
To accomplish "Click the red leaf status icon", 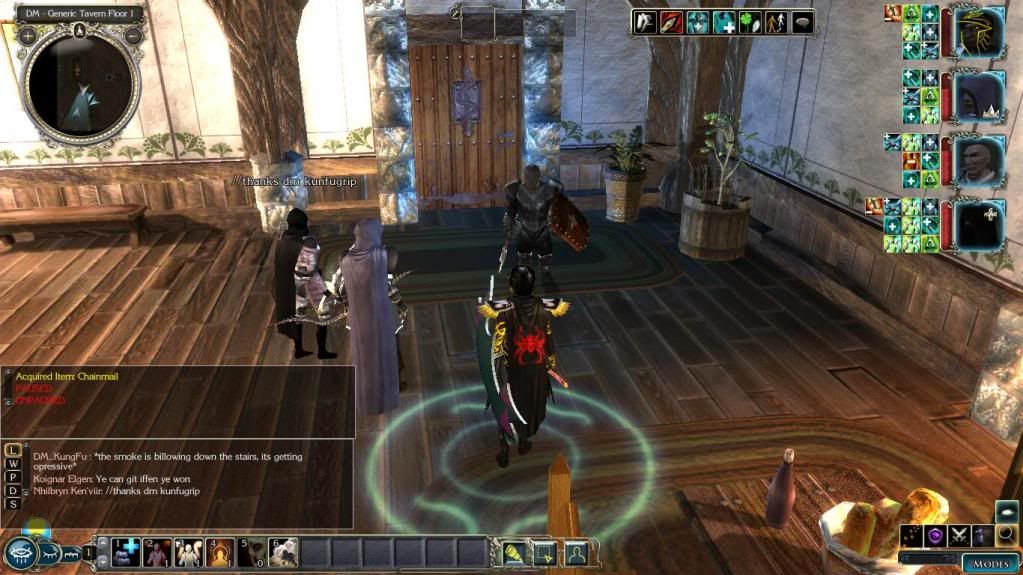I will [671, 23].
